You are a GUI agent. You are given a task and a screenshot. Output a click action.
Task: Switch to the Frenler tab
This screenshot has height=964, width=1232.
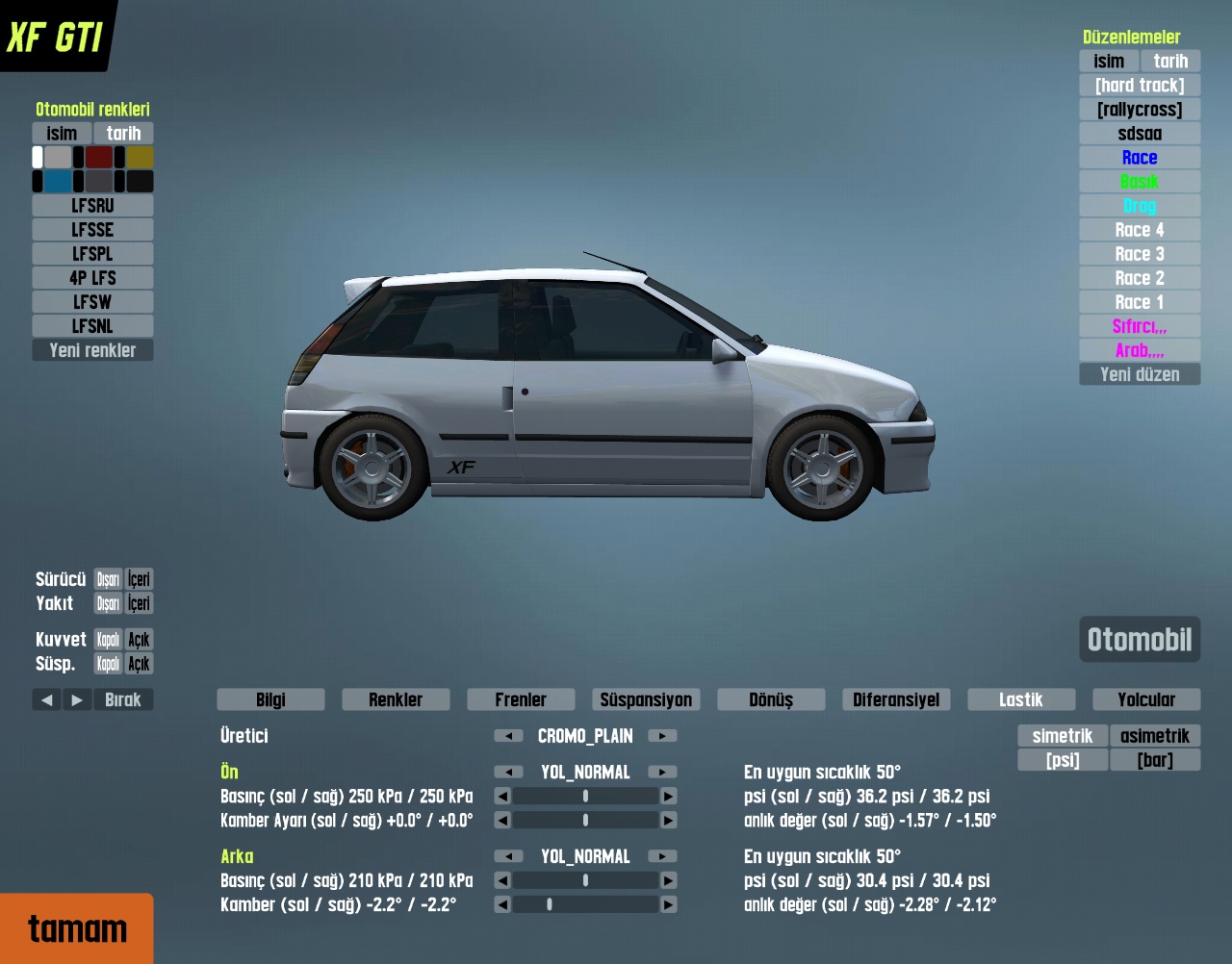coord(521,699)
